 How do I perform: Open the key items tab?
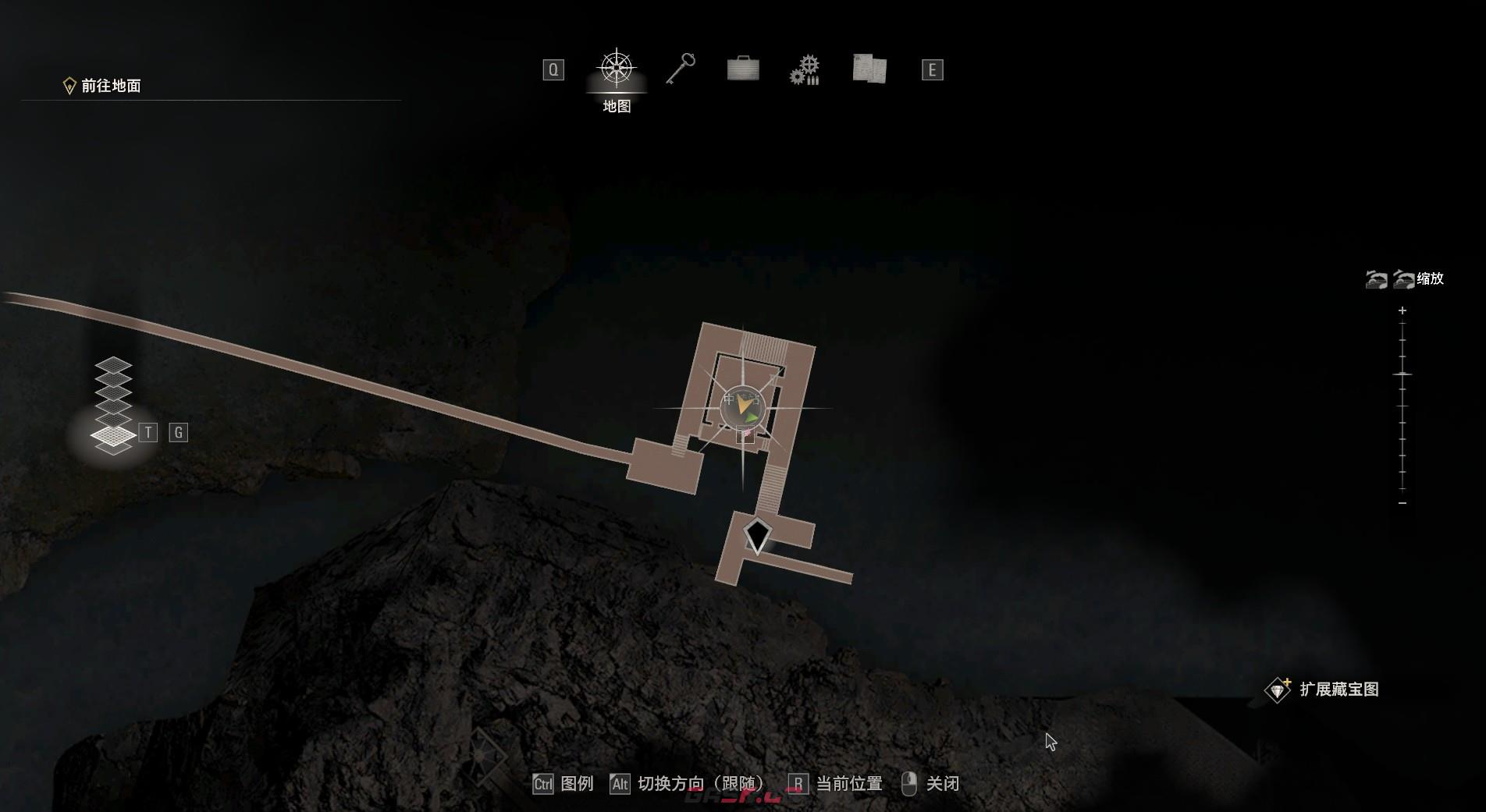pos(681,69)
